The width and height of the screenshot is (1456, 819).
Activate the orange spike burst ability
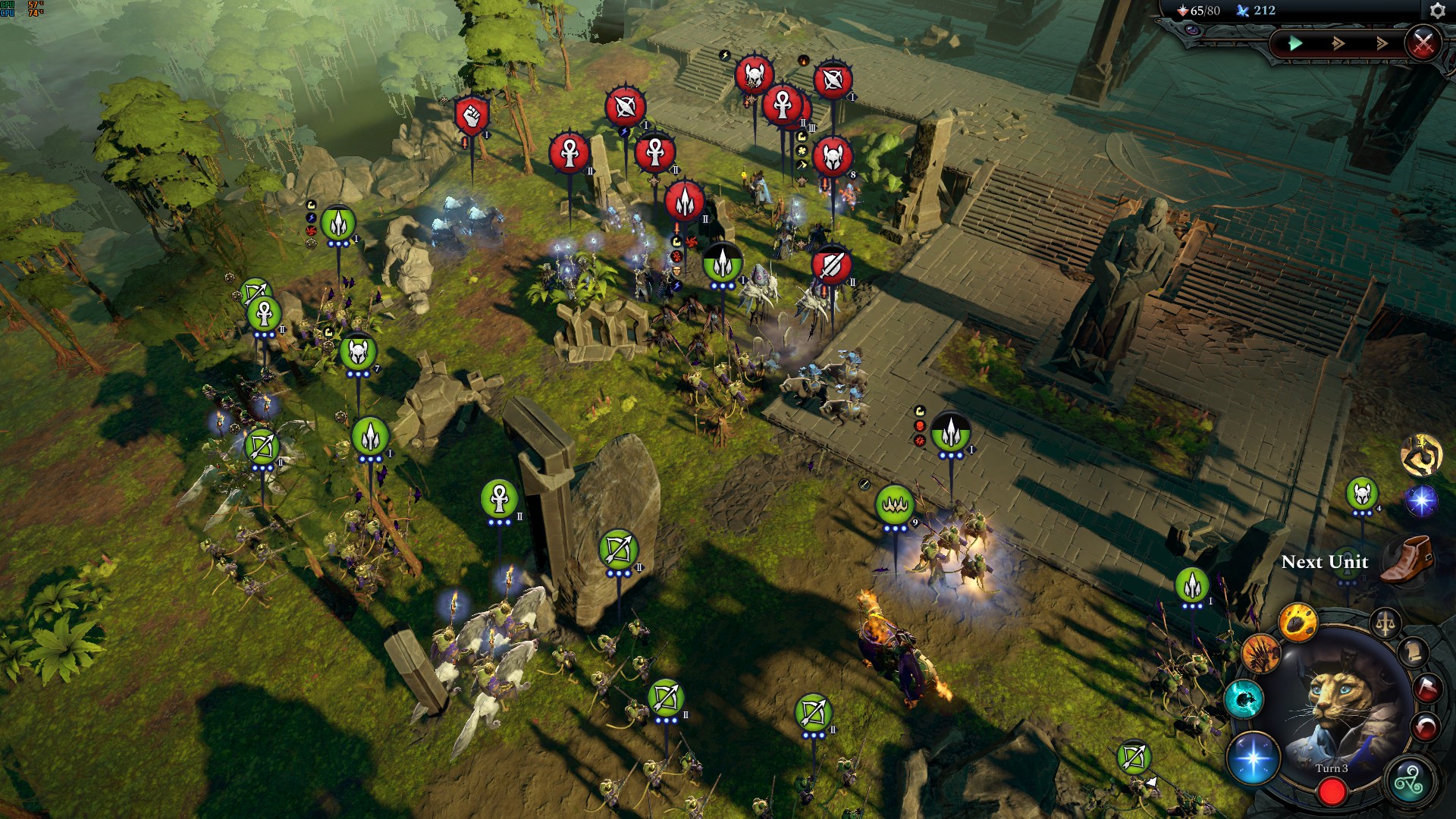(x=1261, y=653)
